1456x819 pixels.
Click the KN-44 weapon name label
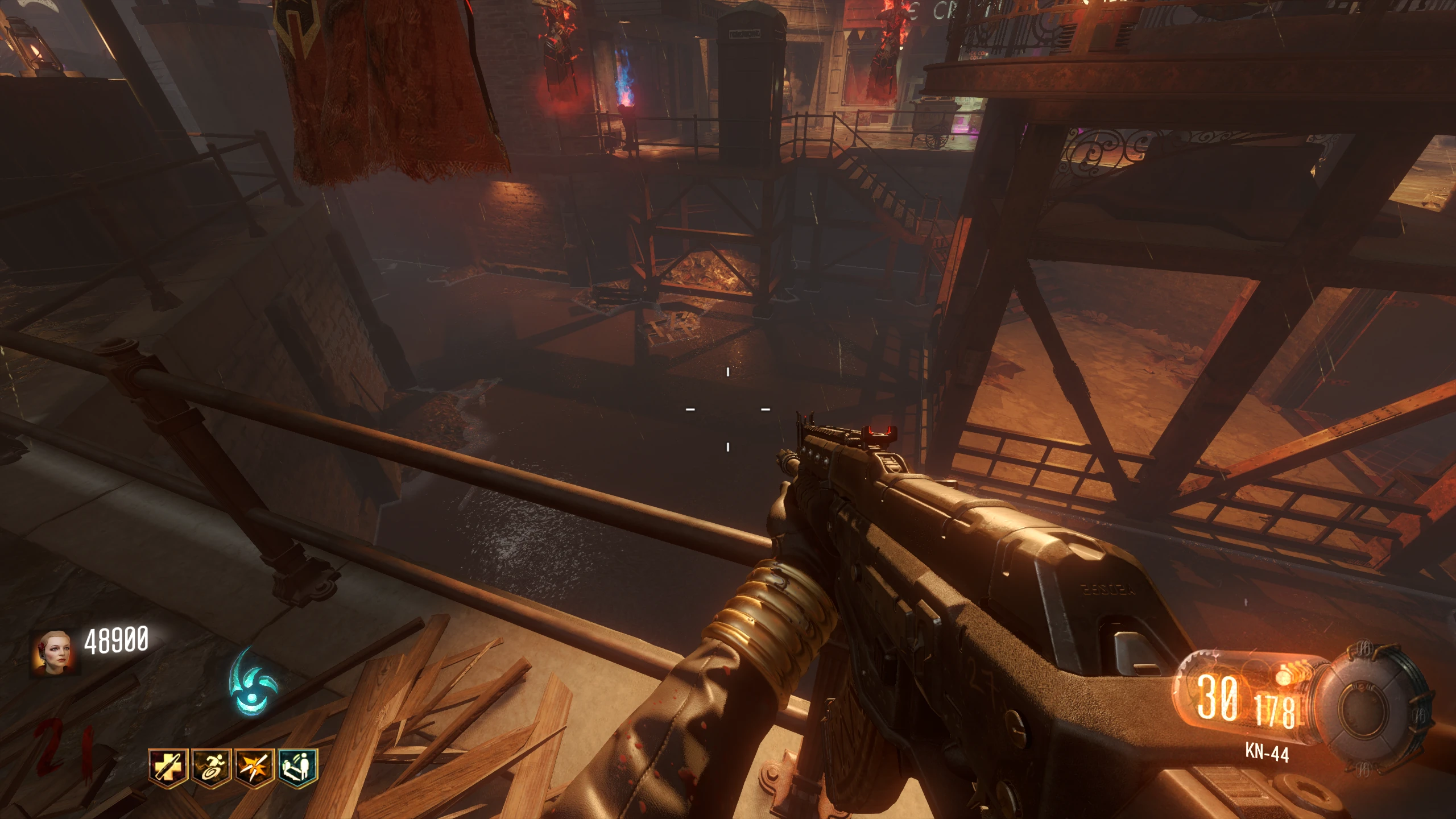[1267, 753]
